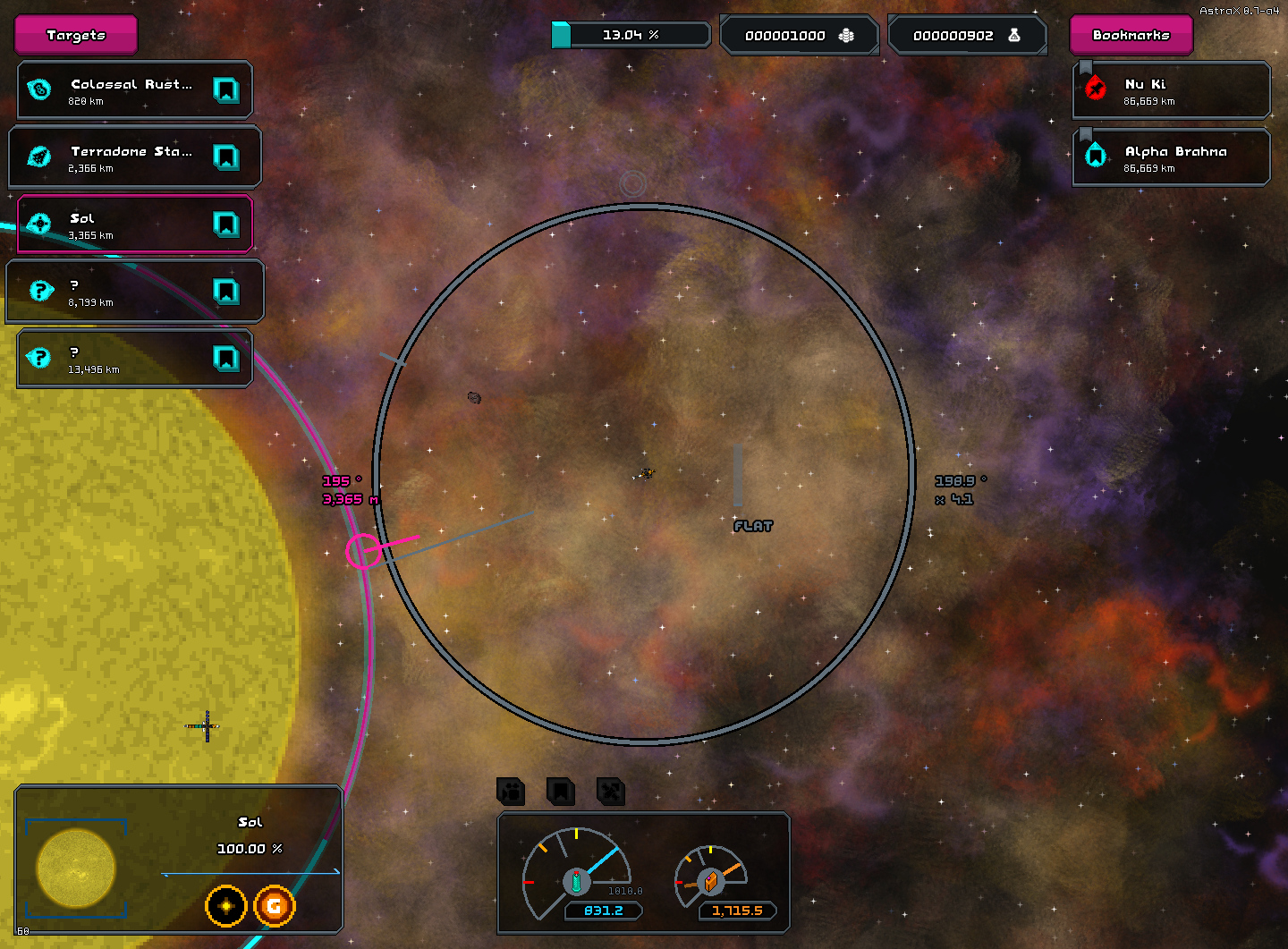Select the Colossal Rust target entry
The image size is (1288, 949).
point(125,90)
